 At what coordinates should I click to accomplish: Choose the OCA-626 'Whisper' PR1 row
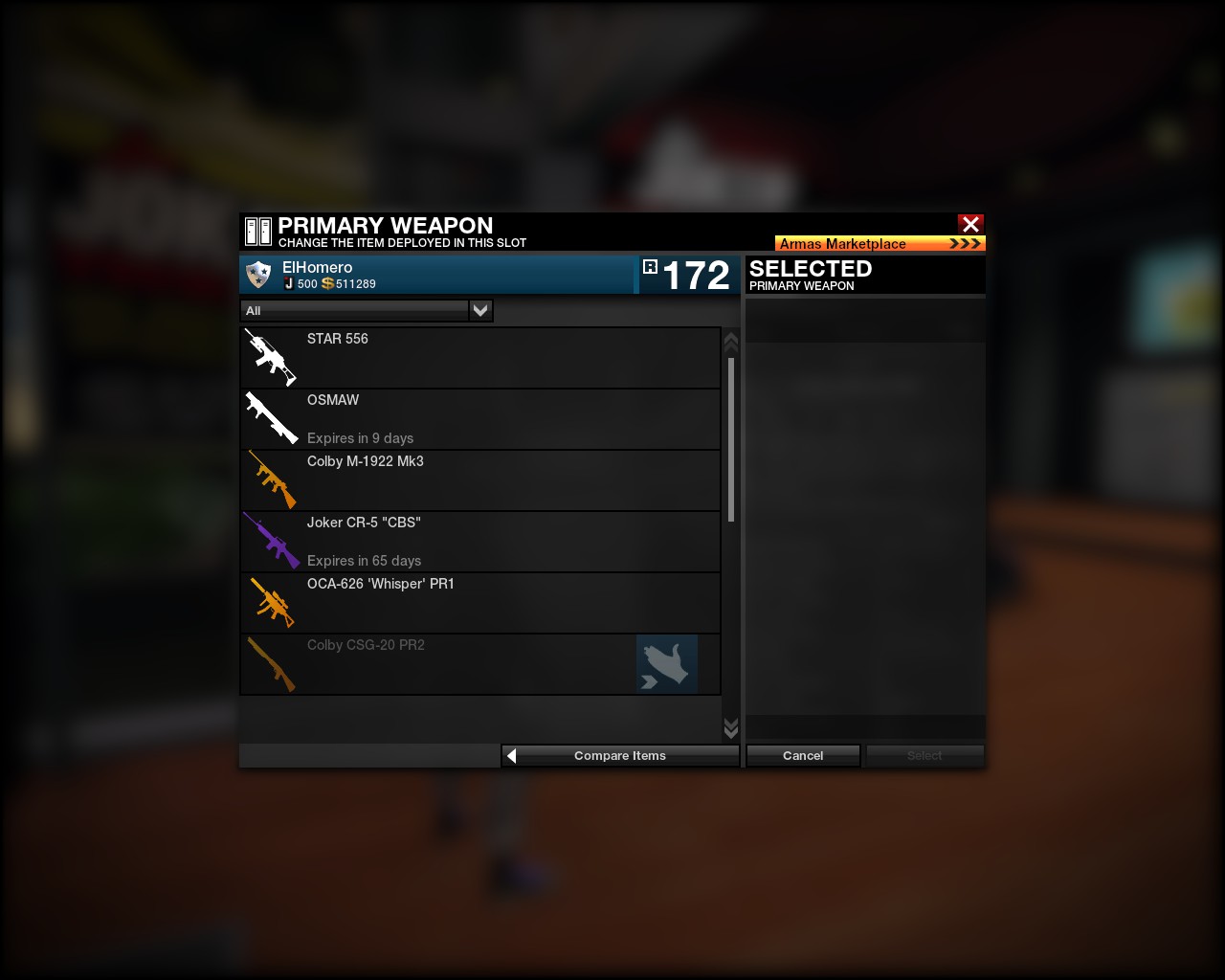point(479,603)
